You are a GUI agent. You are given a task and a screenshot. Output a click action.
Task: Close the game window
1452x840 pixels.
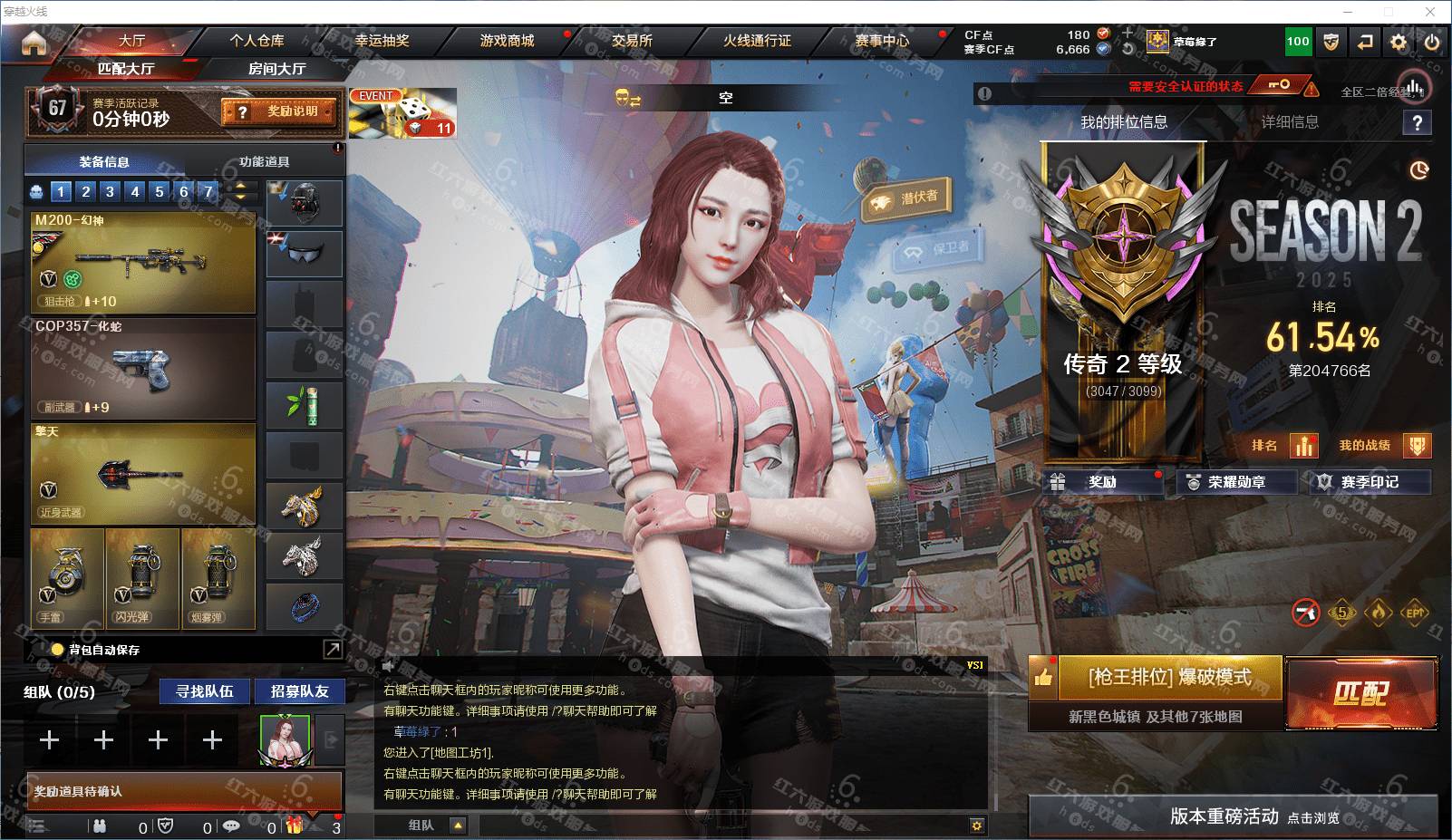tap(1431, 12)
